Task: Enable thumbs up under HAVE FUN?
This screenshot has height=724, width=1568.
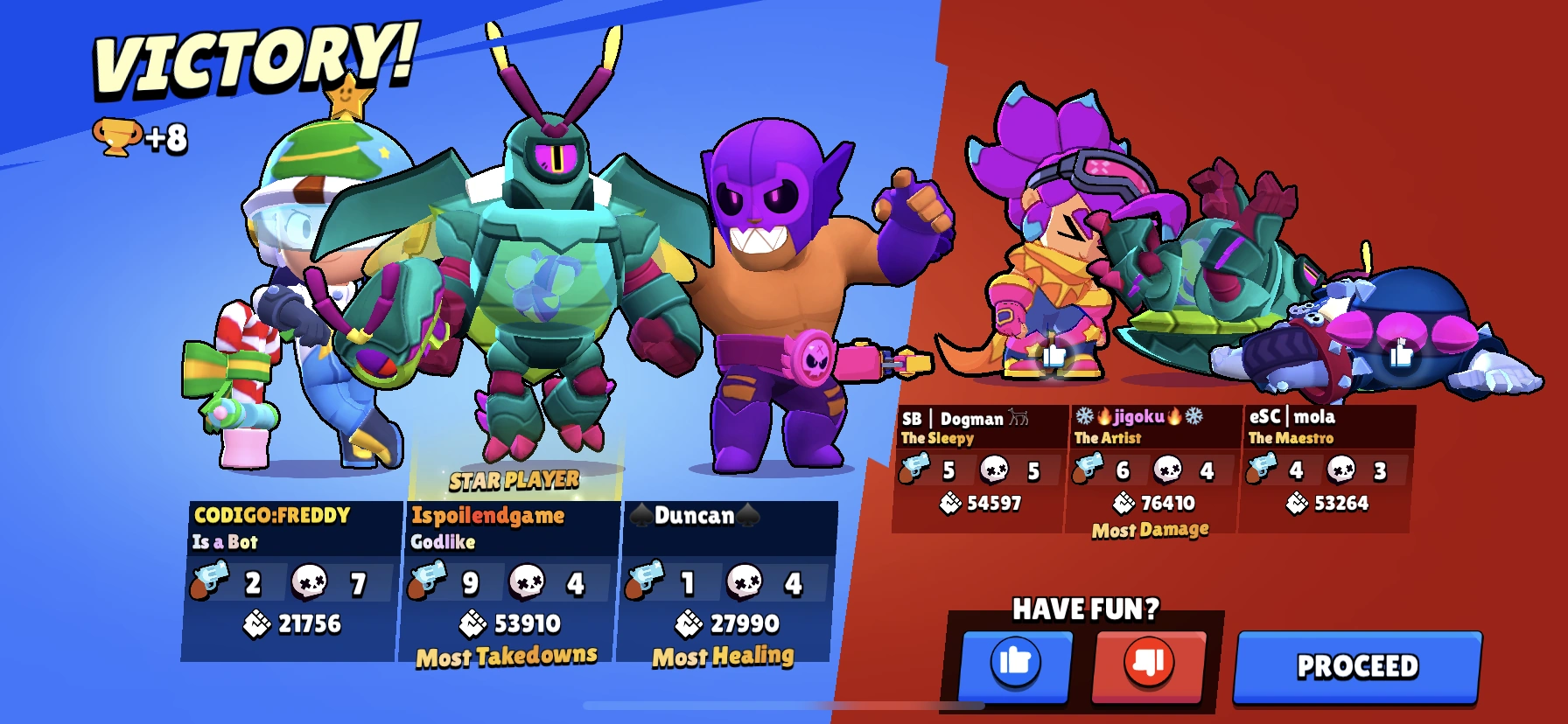Action: (x=1014, y=663)
